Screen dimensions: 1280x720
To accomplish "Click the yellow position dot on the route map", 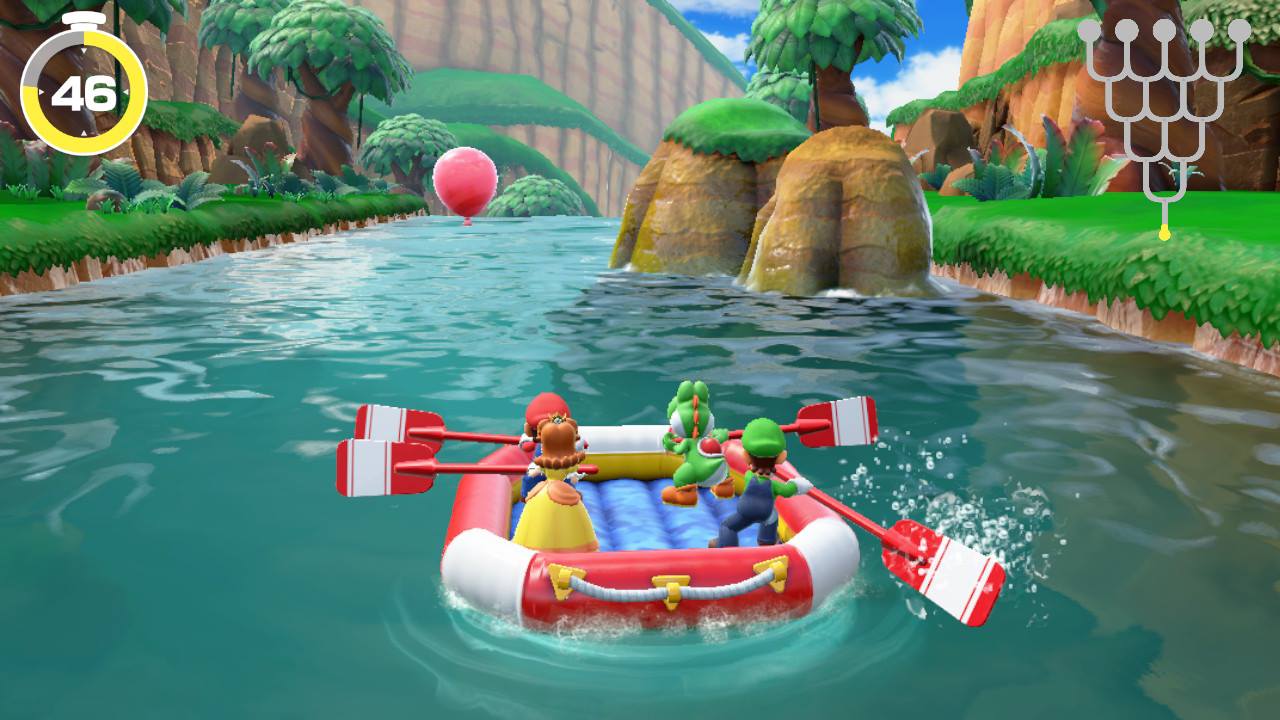I will click(x=1163, y=231).
